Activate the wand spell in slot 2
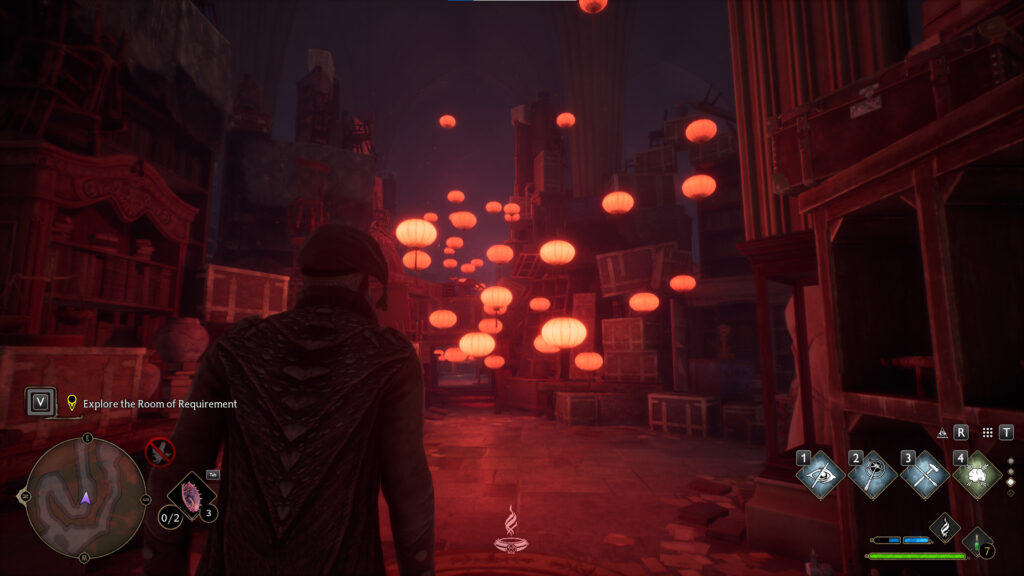The width and height of the screenshot is (1024, 576). pyautogui.click(x=872, y=475)
